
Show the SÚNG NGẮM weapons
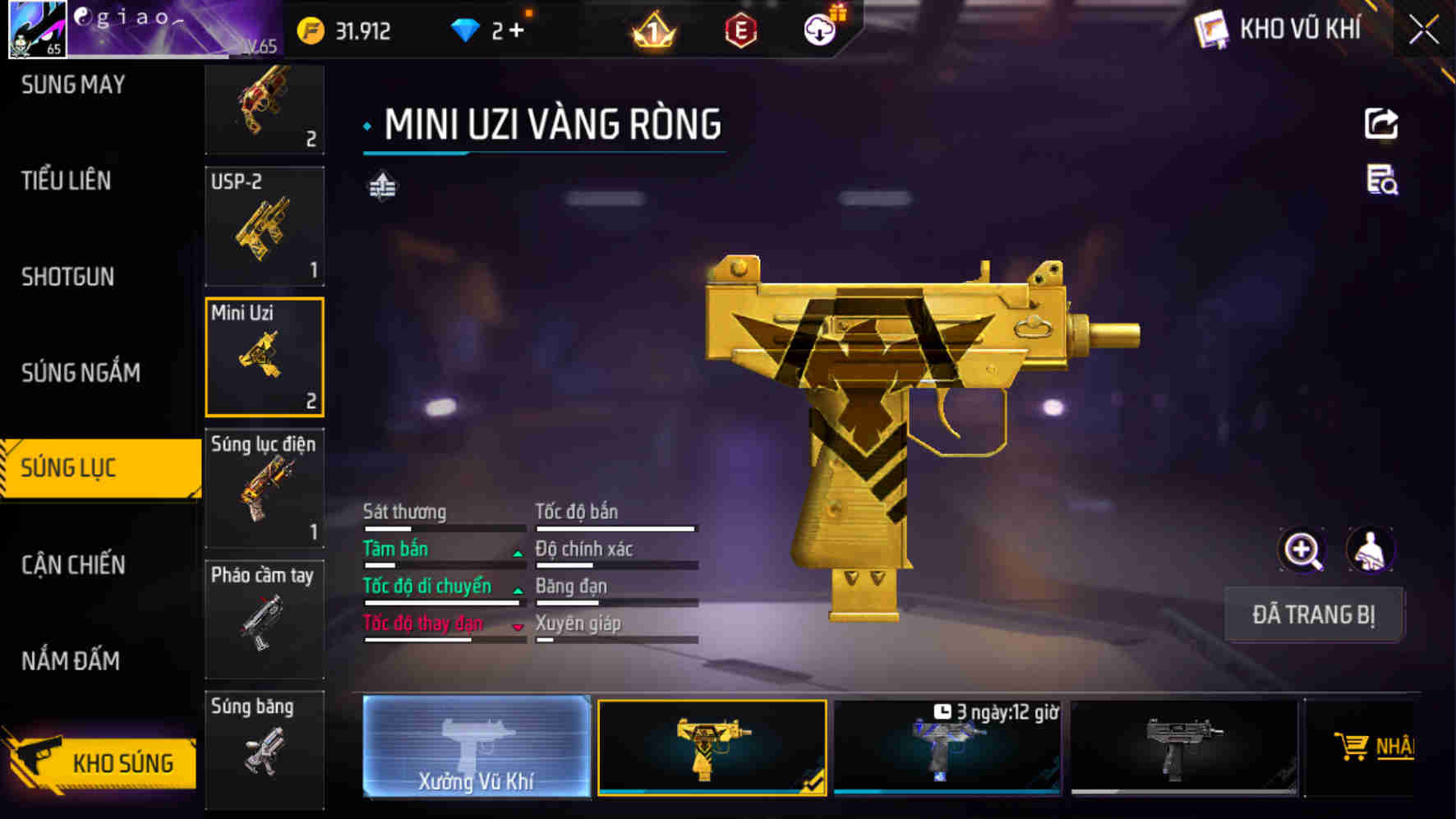click(x=81, y=373)
